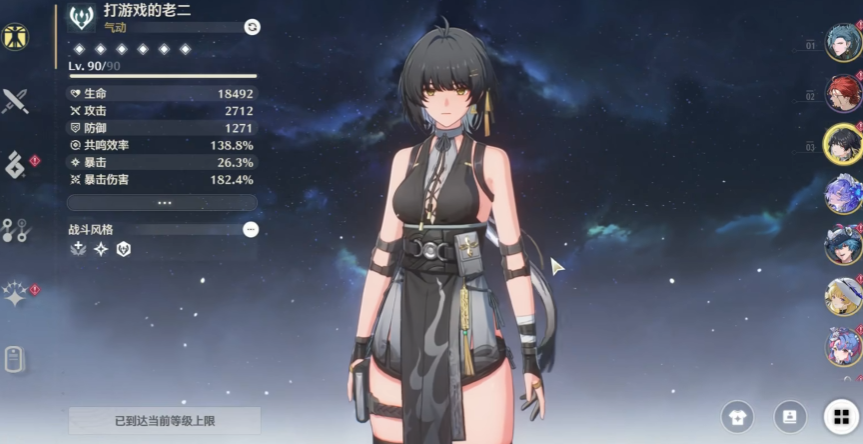The height and width of the screenshot is (444, 863).
Task: Click the 已到达当前等级上限 level cap button
Action: [x=164, y=420]
